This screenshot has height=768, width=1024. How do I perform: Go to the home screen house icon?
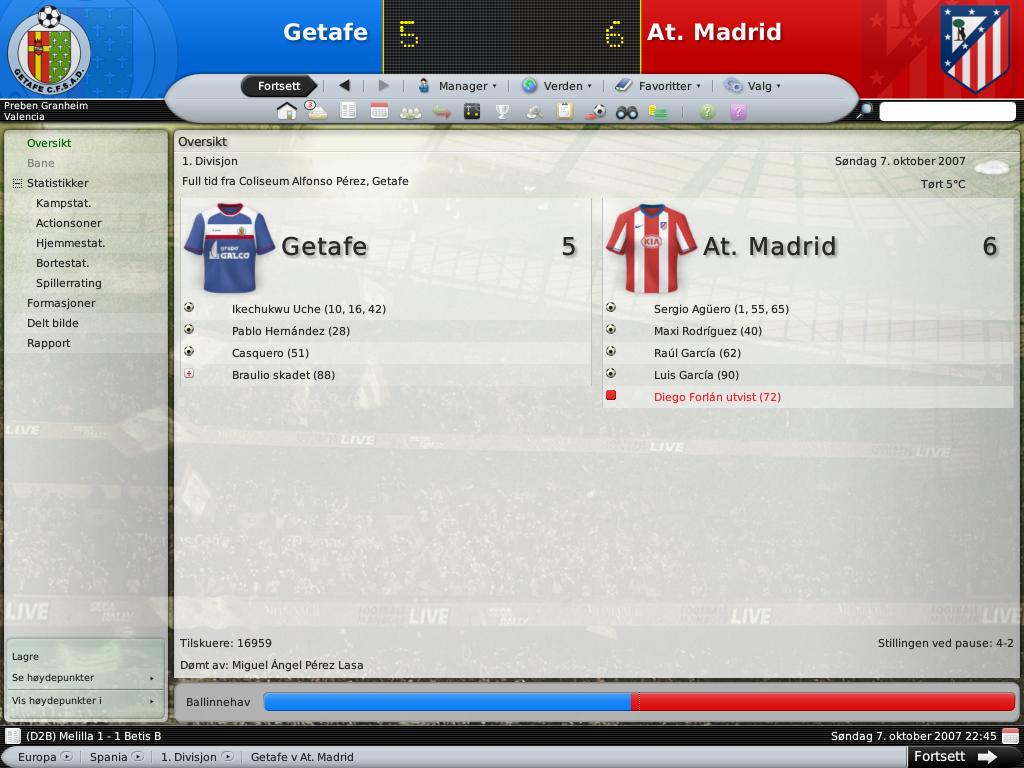click(x=286, y=111)
